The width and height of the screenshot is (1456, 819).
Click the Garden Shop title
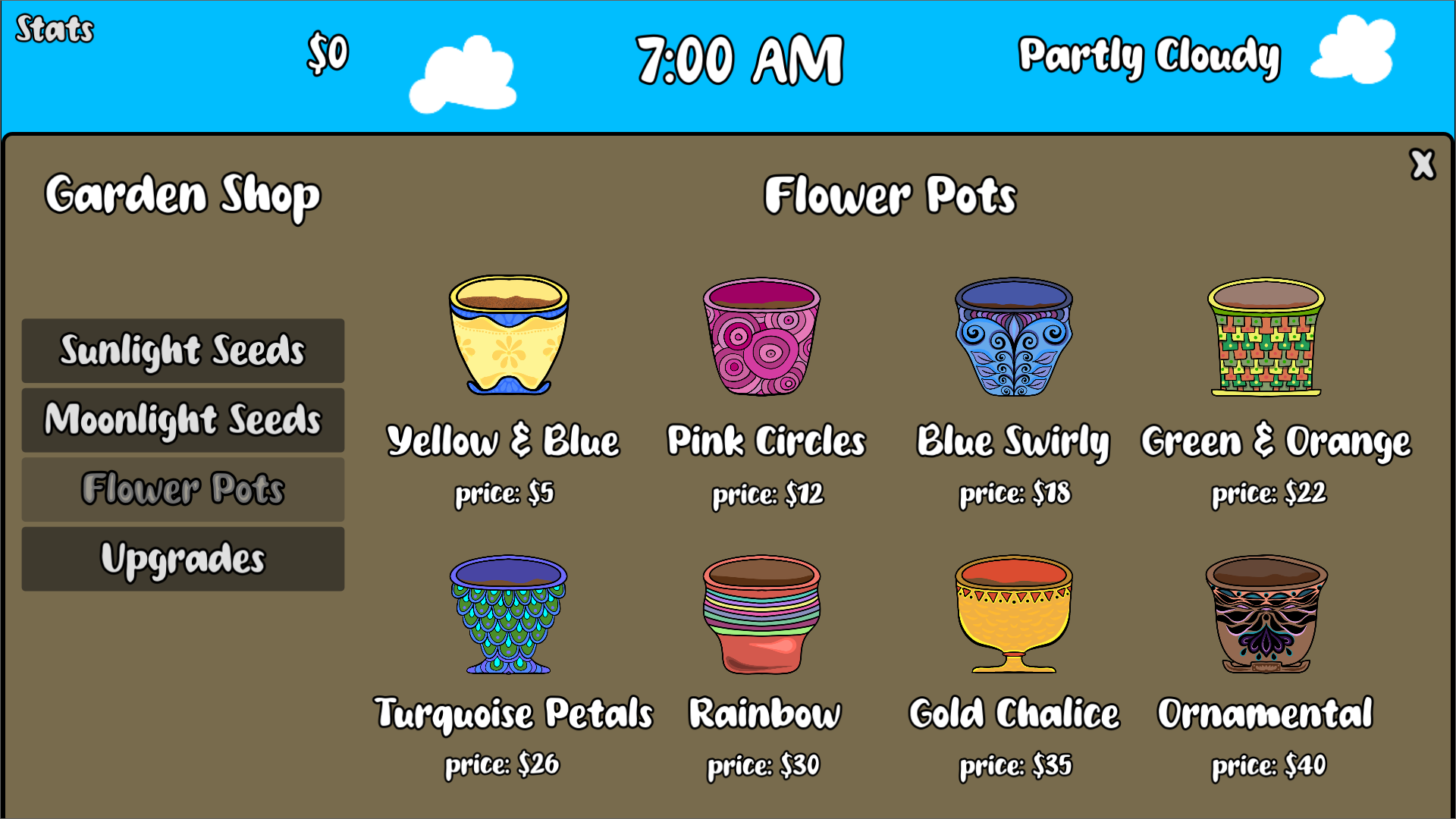182,195
